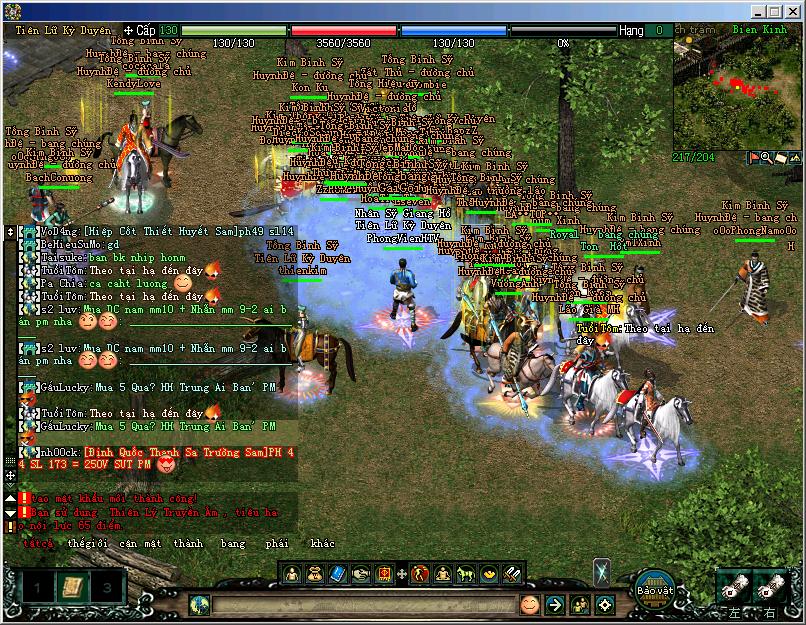Open the blue book icon in the menu bar
The height and width of the screenshot is (625, 806).
click(337, 574)
